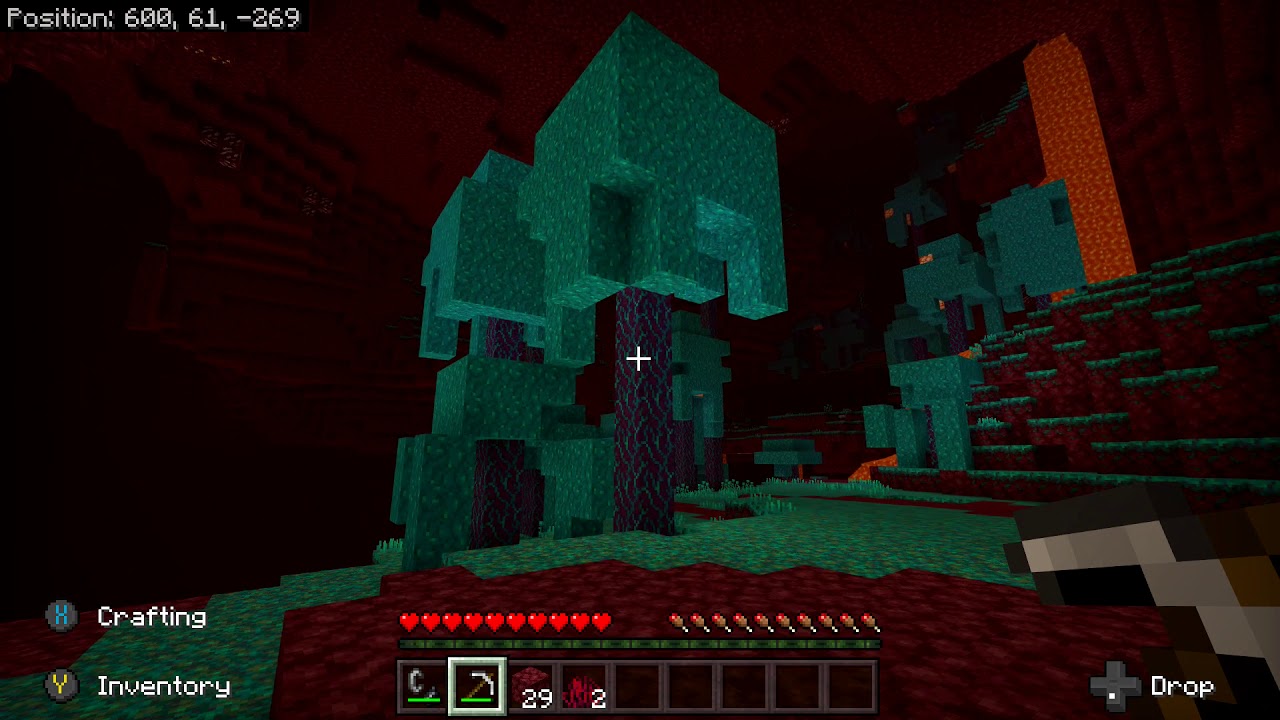The width and height of the screenshot is (1280, 720).
Task: Click the first heart on the health bar
Action: tap(406, 621)
